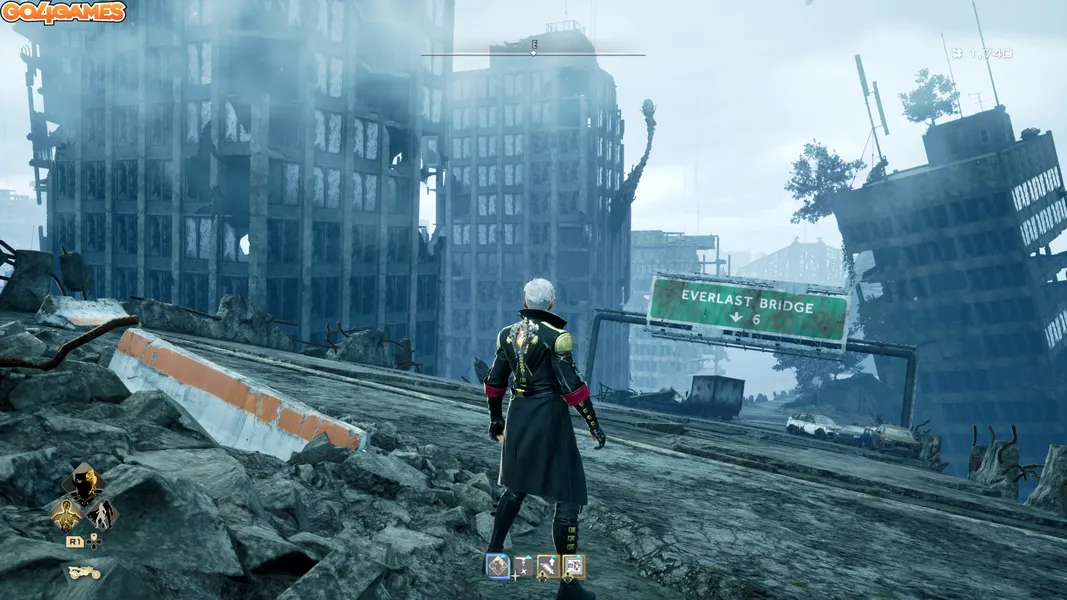Switch to the white silhouette character icon
The width and height of the screenshot is (1067, 600).
(x=101, y=514)
